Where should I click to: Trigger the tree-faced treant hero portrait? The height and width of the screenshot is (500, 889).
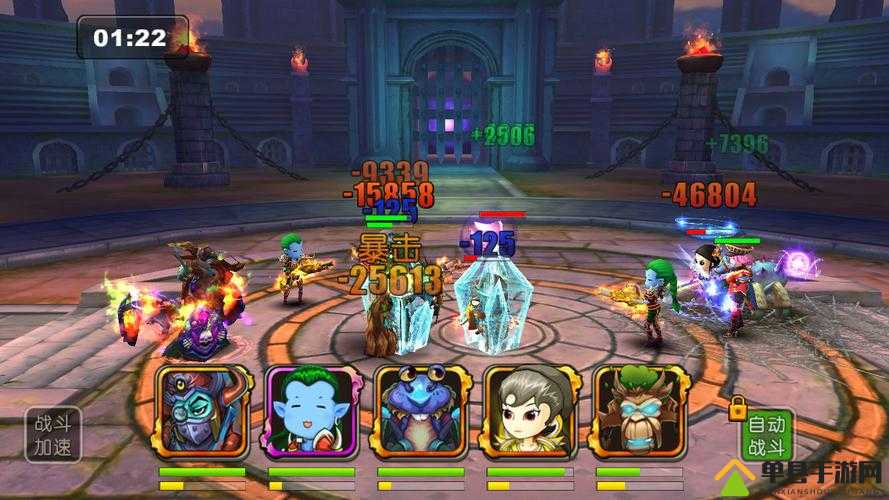click(x=638, y=411)
